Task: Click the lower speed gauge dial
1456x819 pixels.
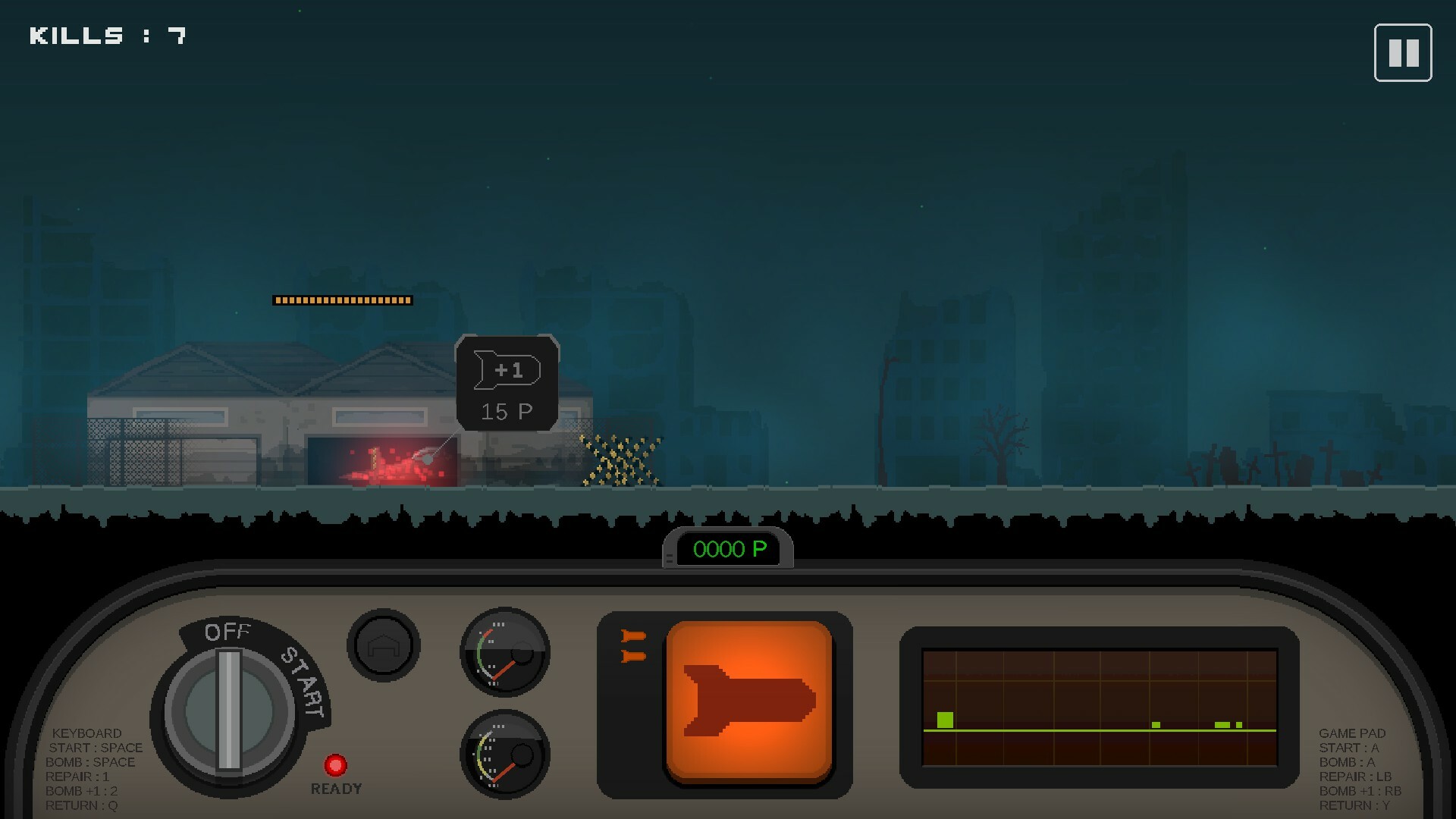Action: (503, 757)
